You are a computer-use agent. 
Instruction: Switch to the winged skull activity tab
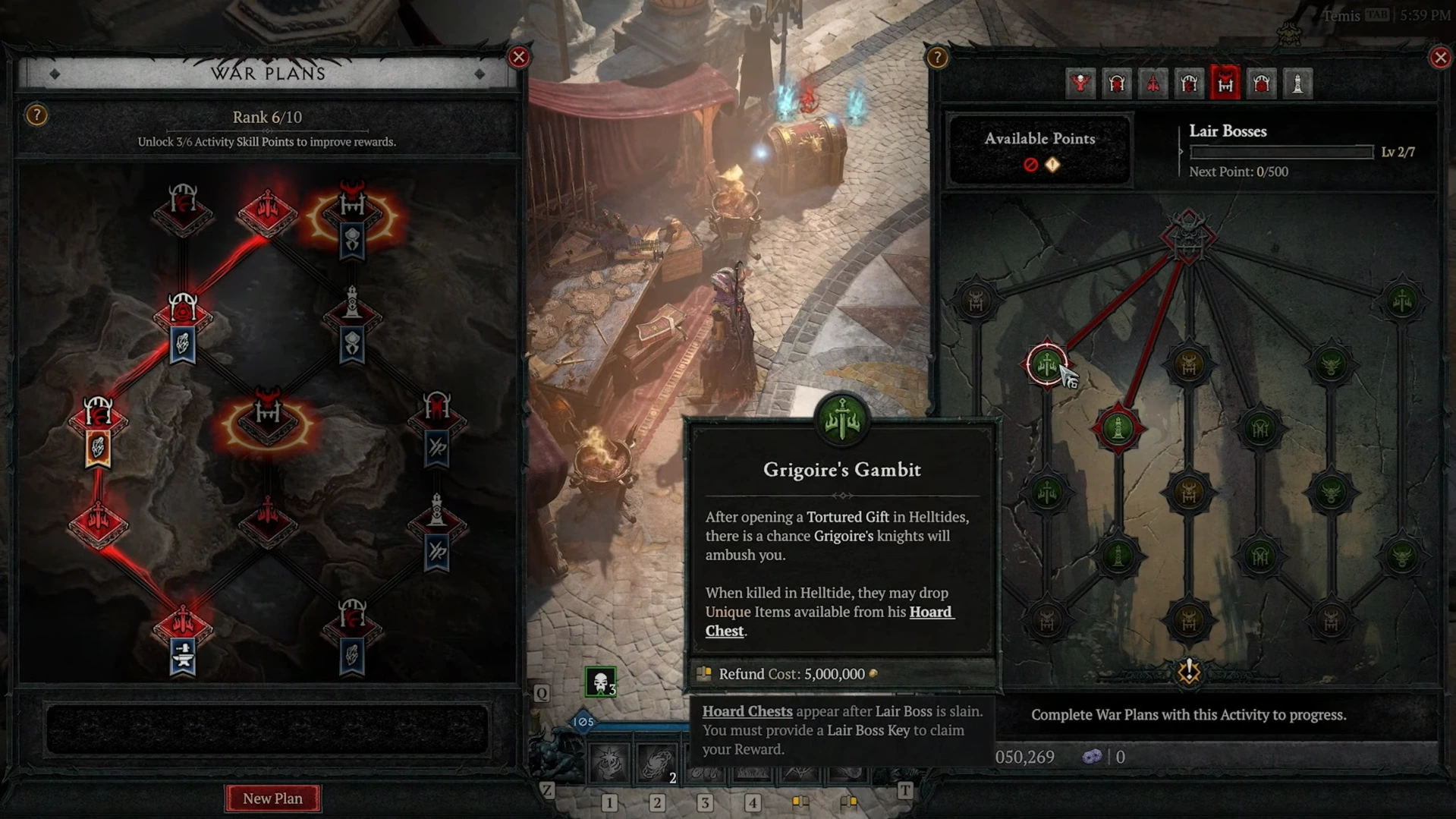[1080, 83]
